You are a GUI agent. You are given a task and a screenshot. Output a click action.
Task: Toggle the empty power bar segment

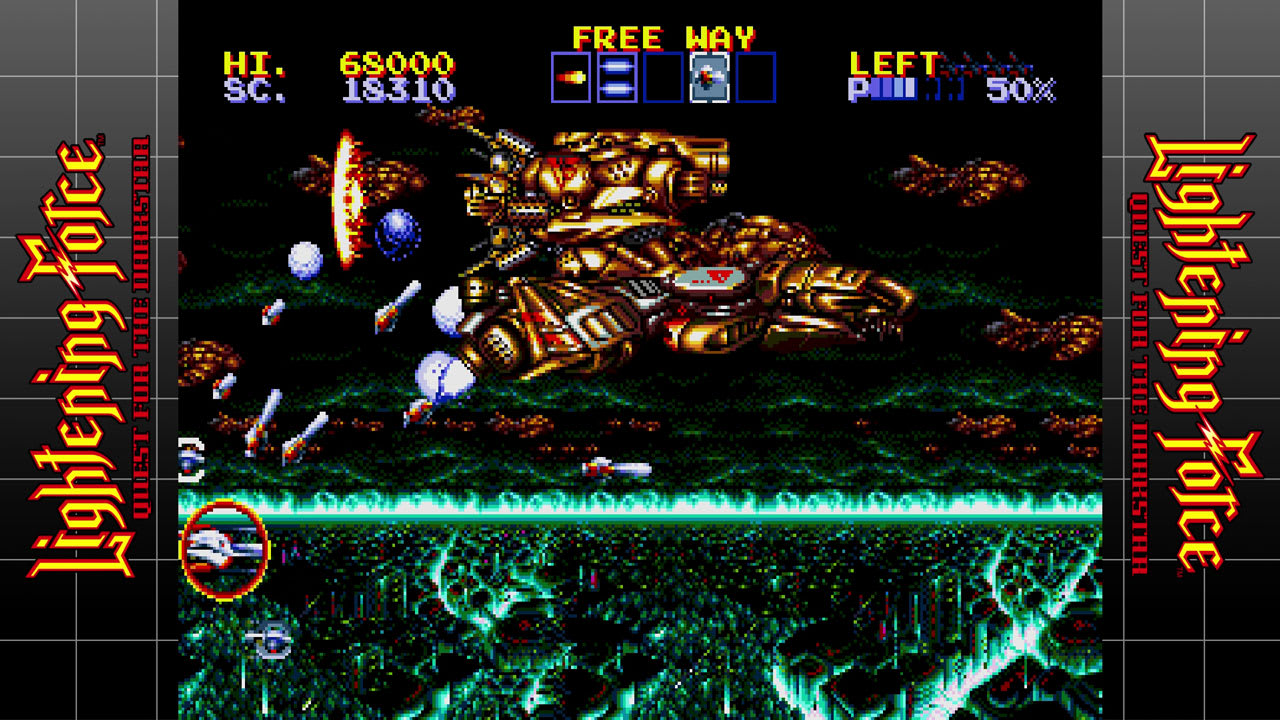pyautogui.click(x=930, y=87)
